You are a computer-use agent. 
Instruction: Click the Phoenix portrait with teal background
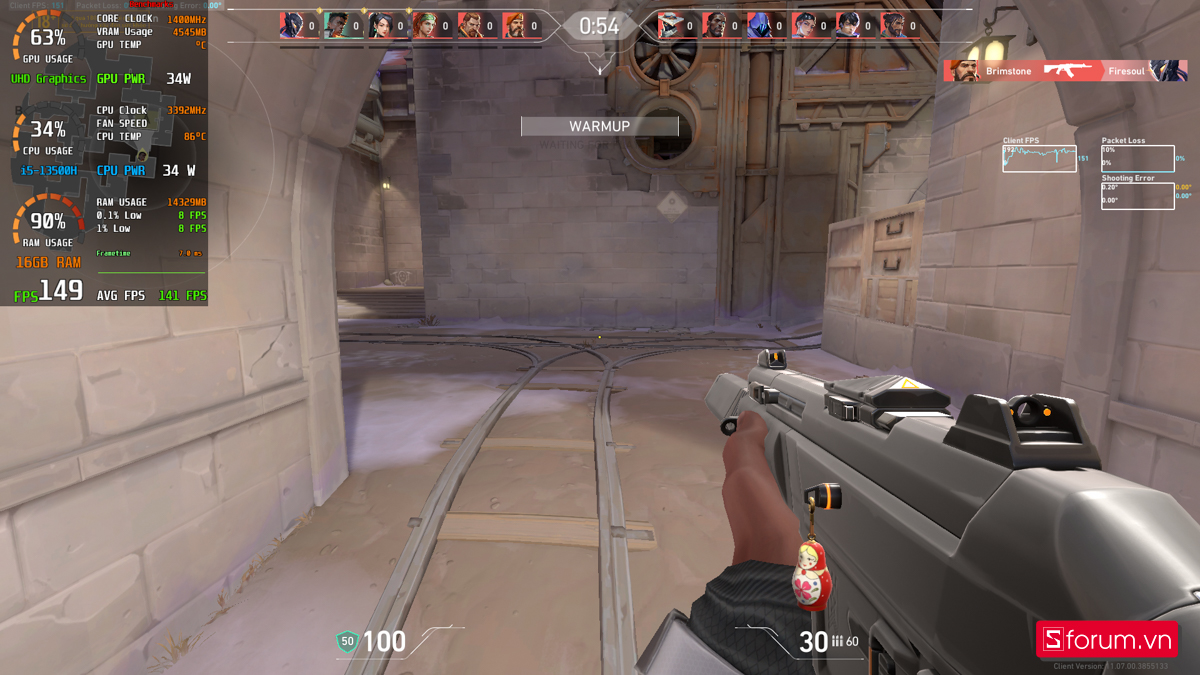coord(336,25)
